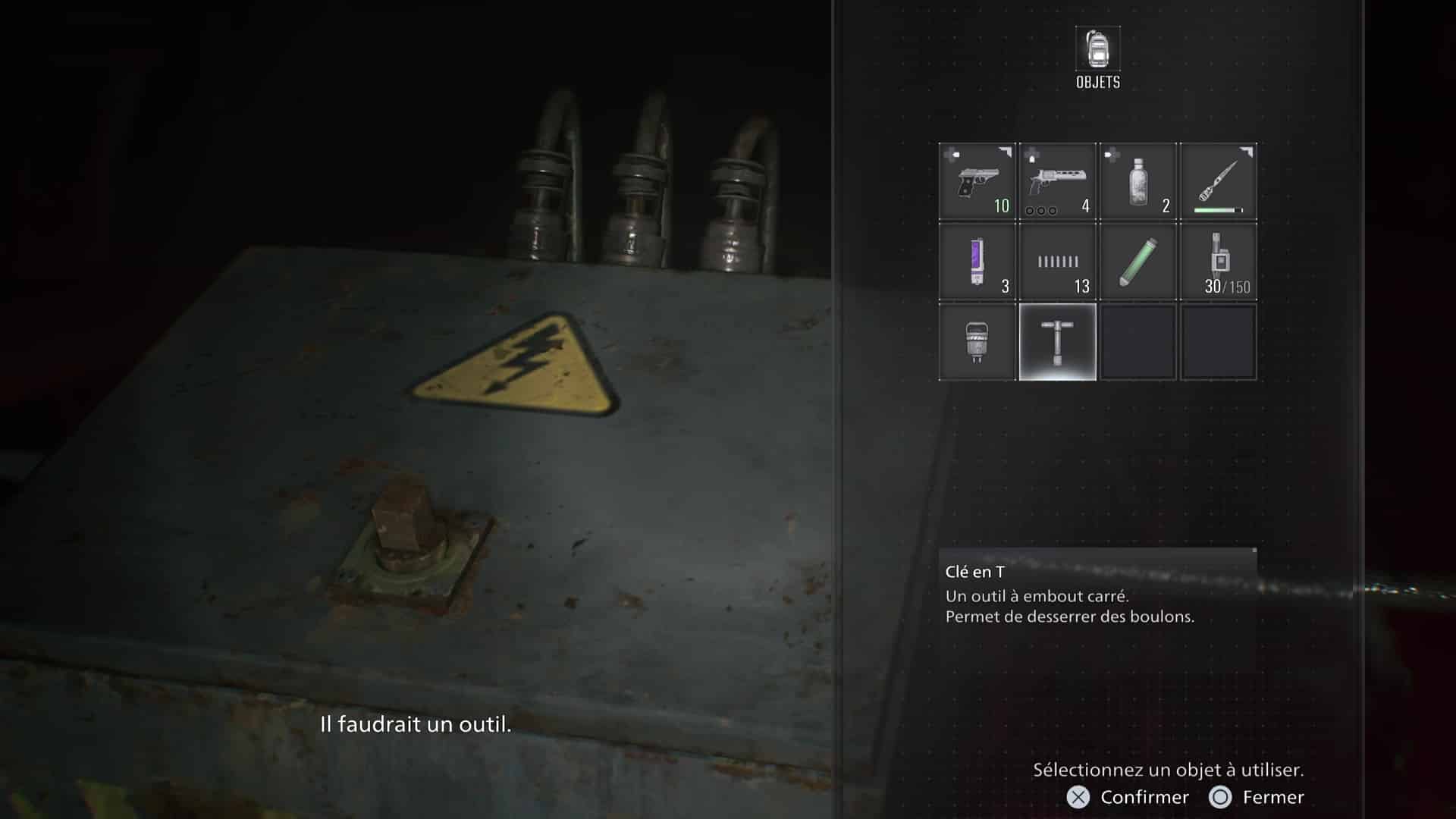Select the purple grenade round item
The height and width of the screenshot is (819, 1456).
click(977, 262)
